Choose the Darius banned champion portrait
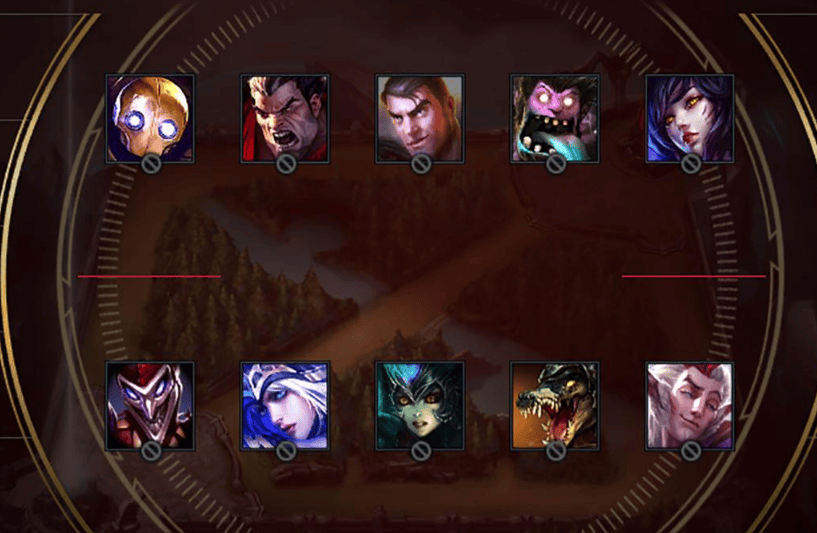The image size is (817, 533). click(x=285, y=118)
